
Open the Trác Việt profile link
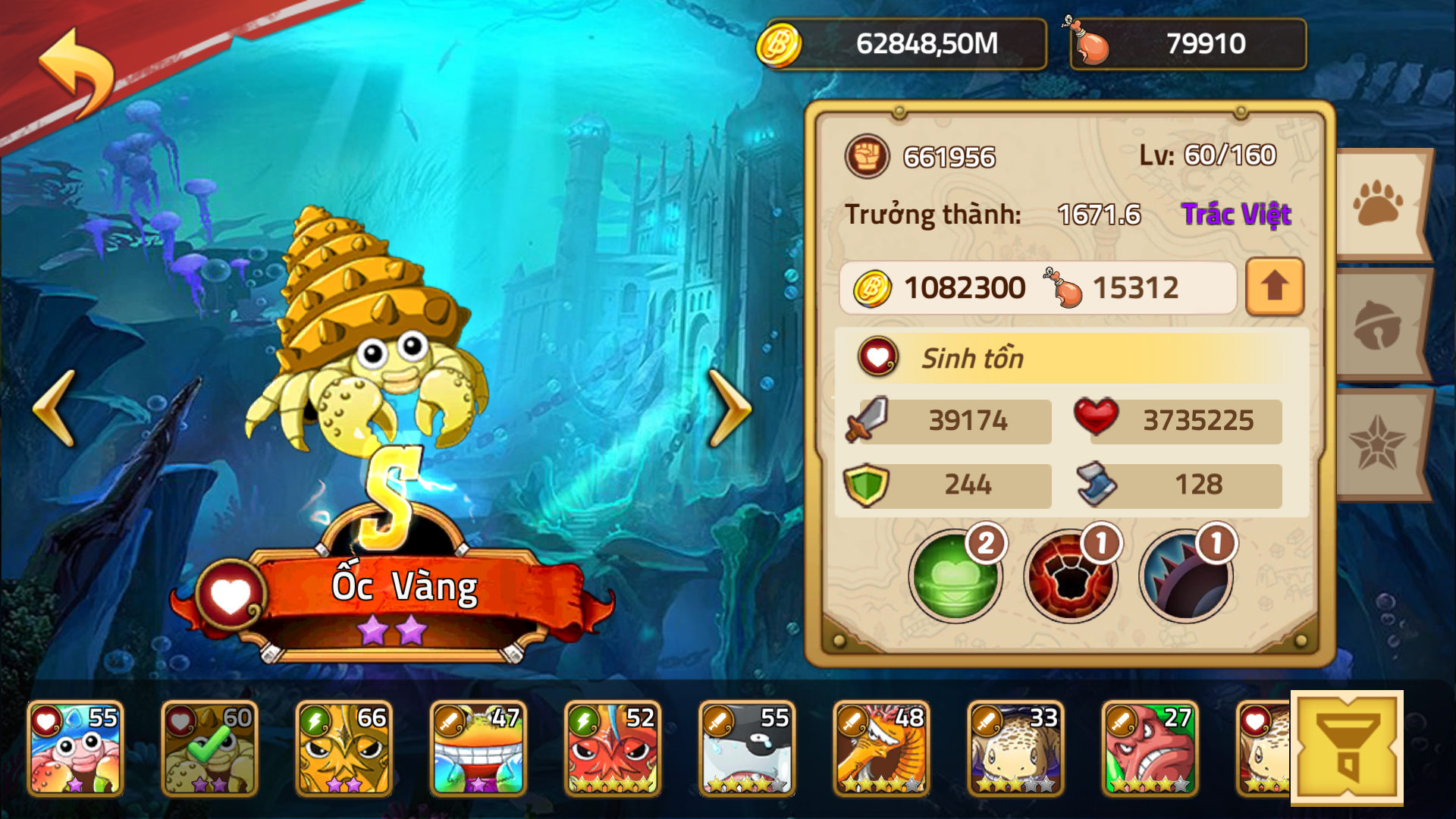pos(1235,215)
